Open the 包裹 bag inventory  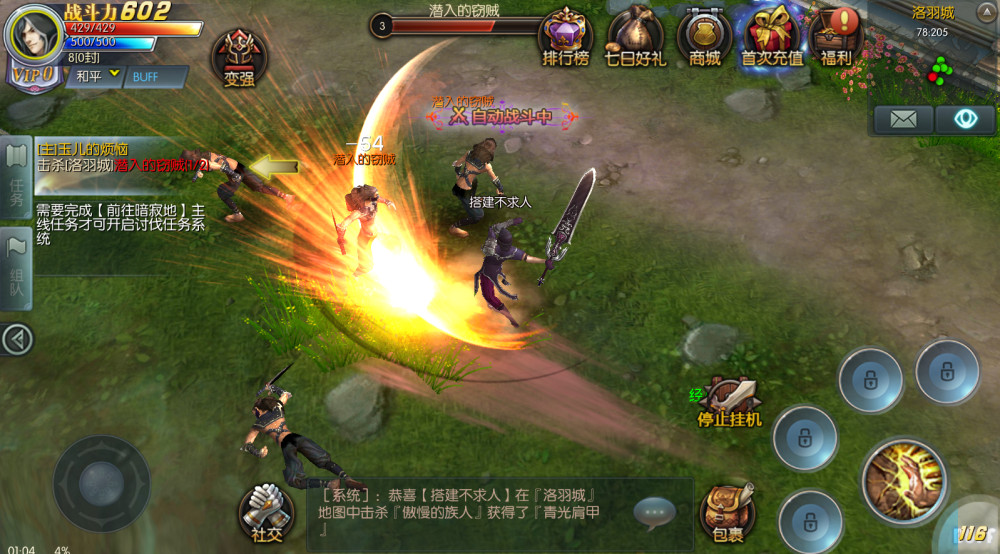click(727, 512)
